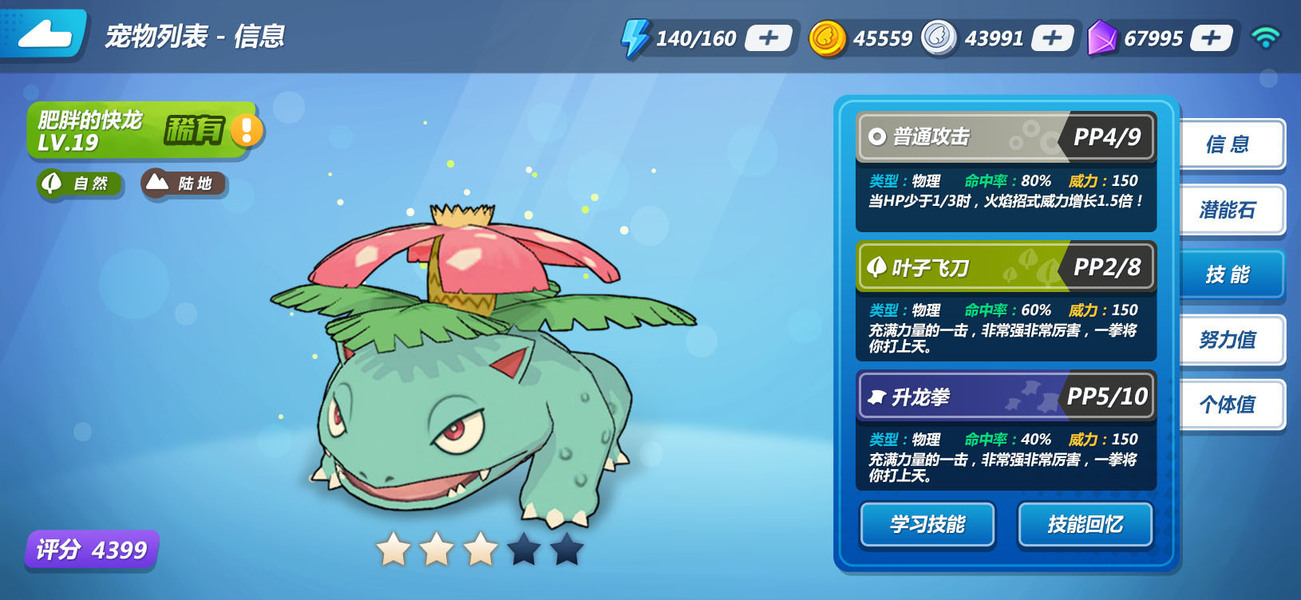Open 技能回忆 skill recall

(1085, 524)
